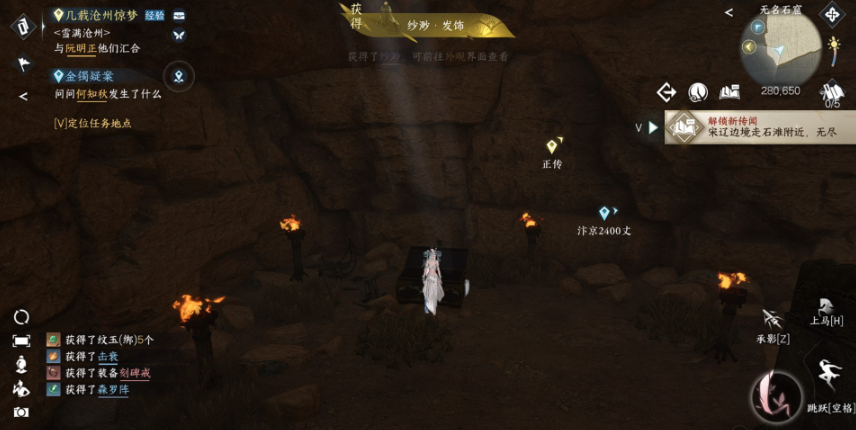Collapse the quest tracker with left arrow
The width and height of the screenshot is (856, 430).
coord(23,96)
